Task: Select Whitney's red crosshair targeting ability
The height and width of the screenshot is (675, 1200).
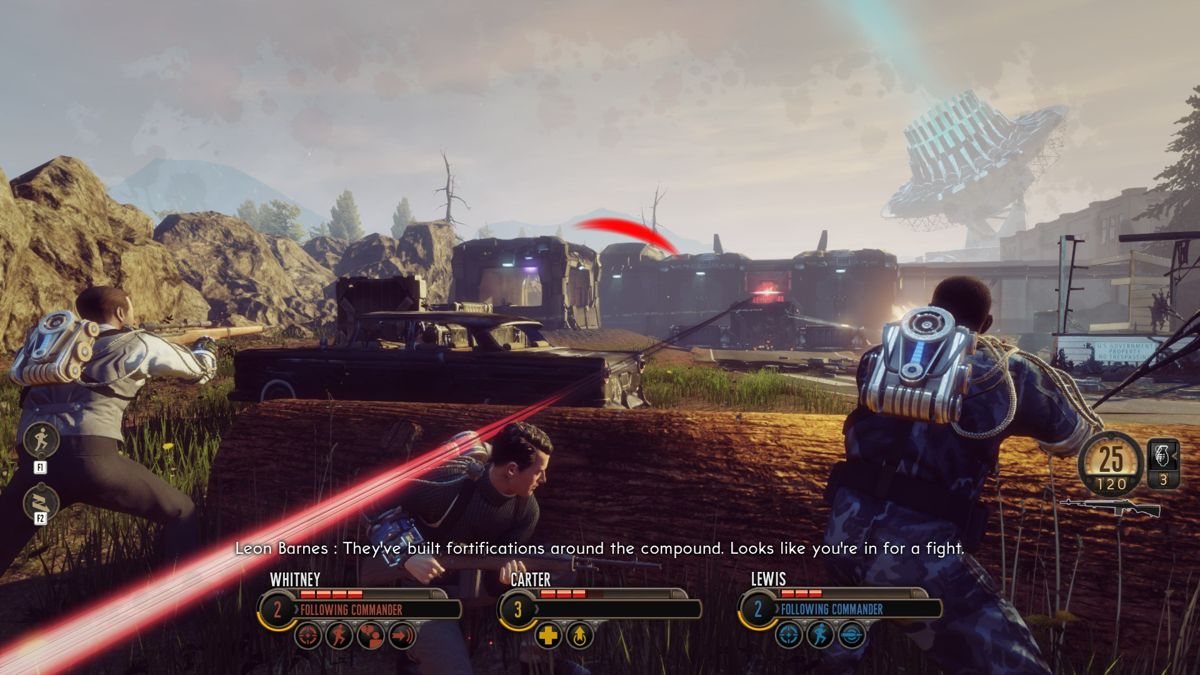Action: click(x=308, y=635)
